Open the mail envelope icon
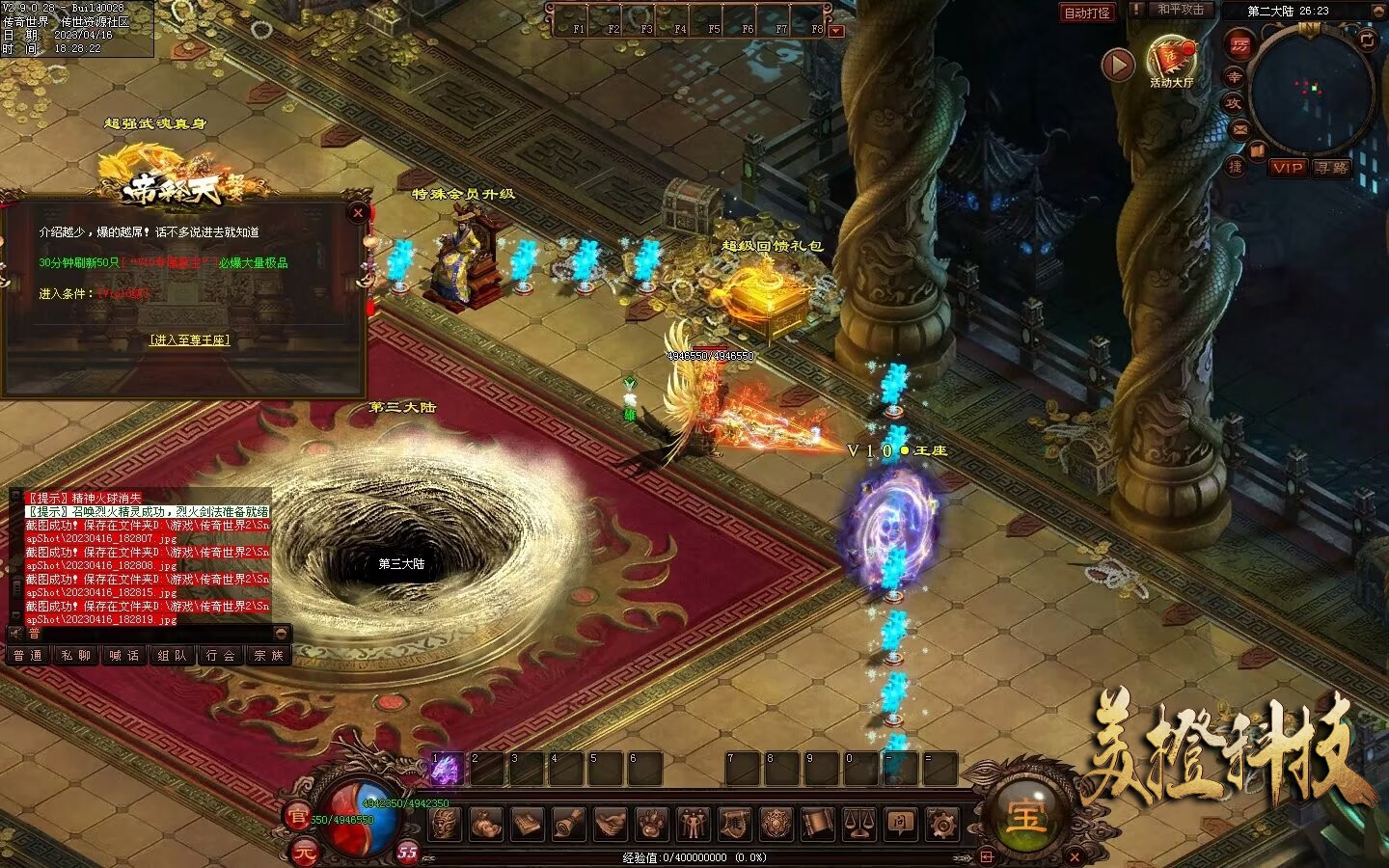The height and width of the screenshot is (868, 1389). [1239, 129]
